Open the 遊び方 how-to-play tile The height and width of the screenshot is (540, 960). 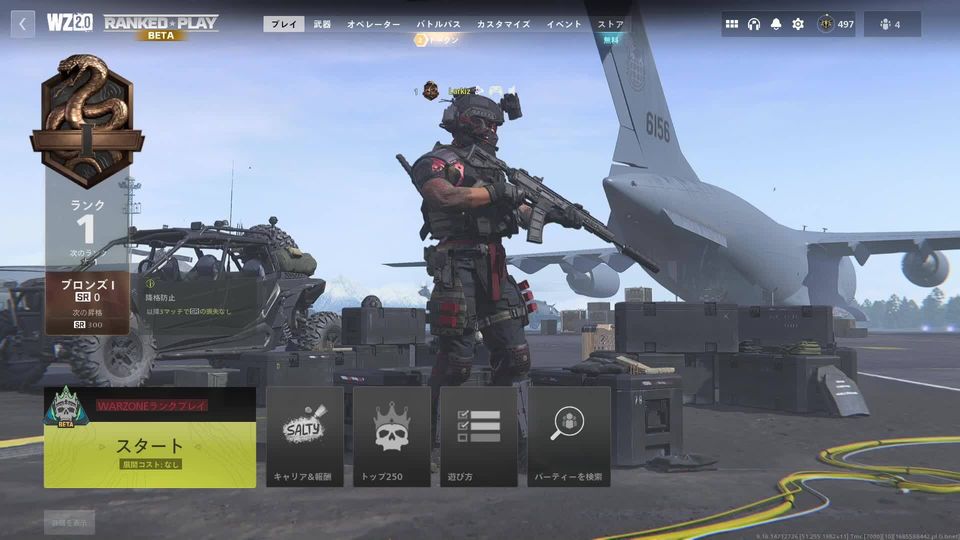coord(479,437)
